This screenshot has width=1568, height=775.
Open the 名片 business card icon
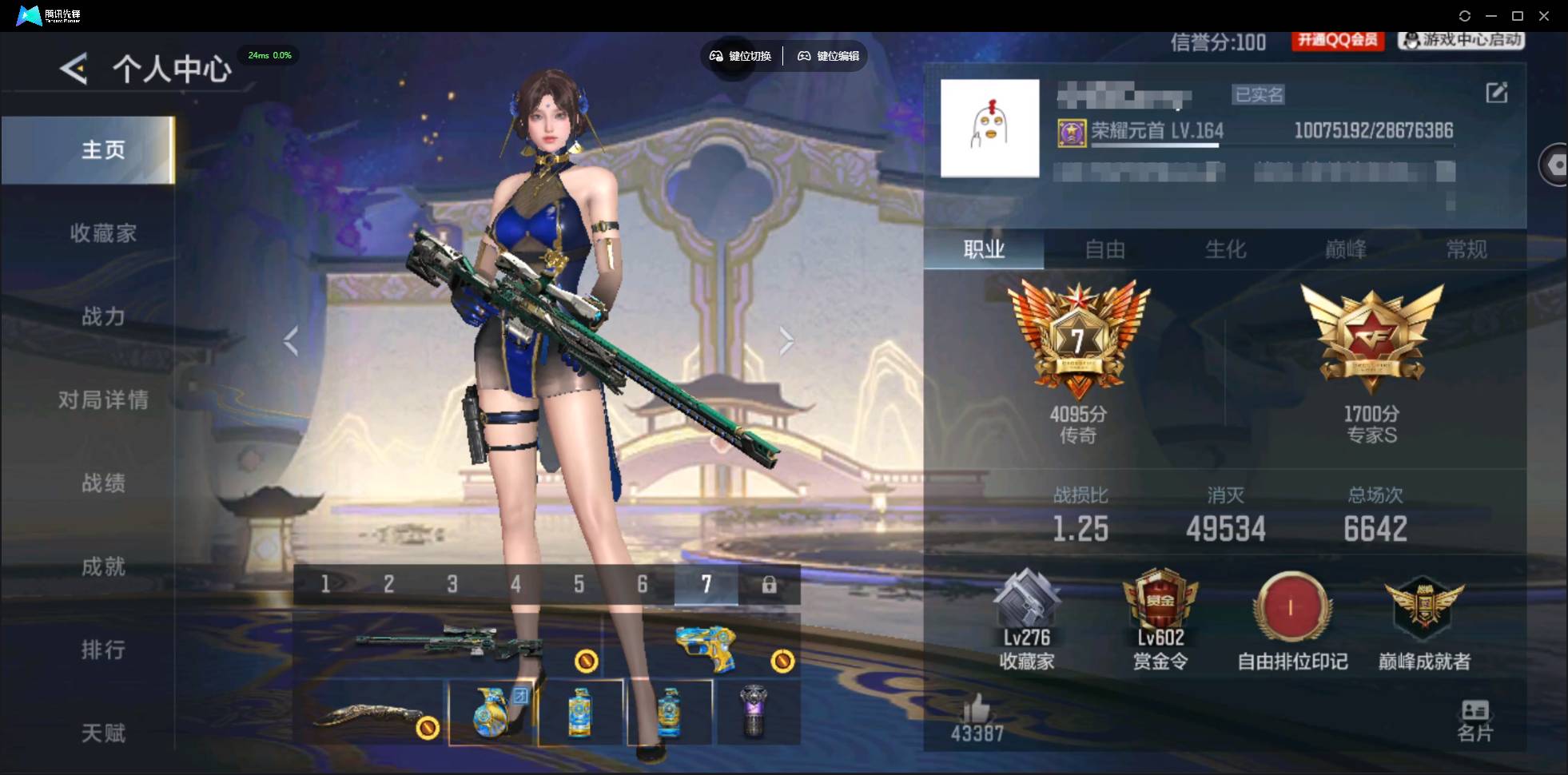pos(1474,717)
